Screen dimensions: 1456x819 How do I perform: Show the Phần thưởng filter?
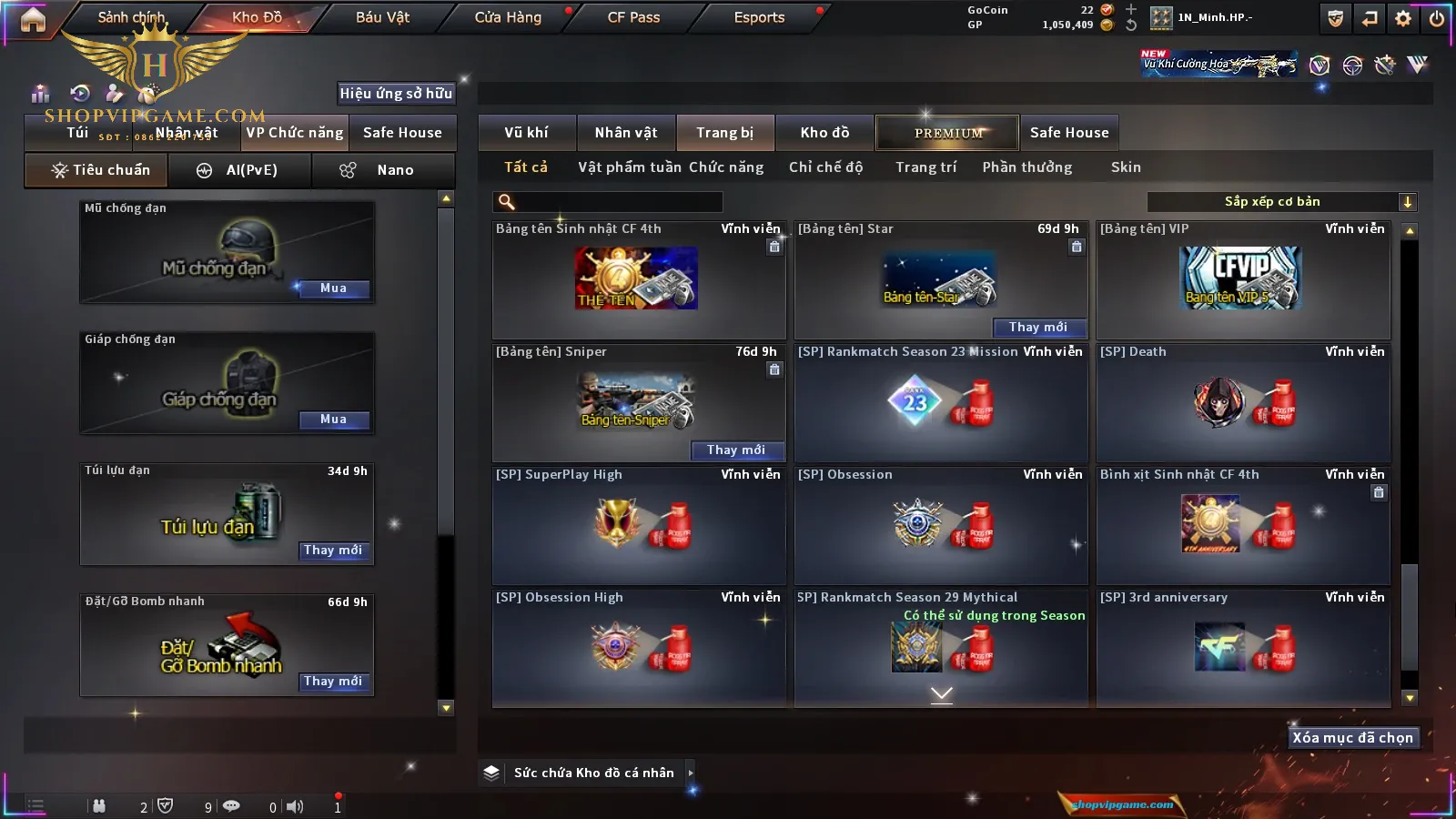(x=1026, y=167)
